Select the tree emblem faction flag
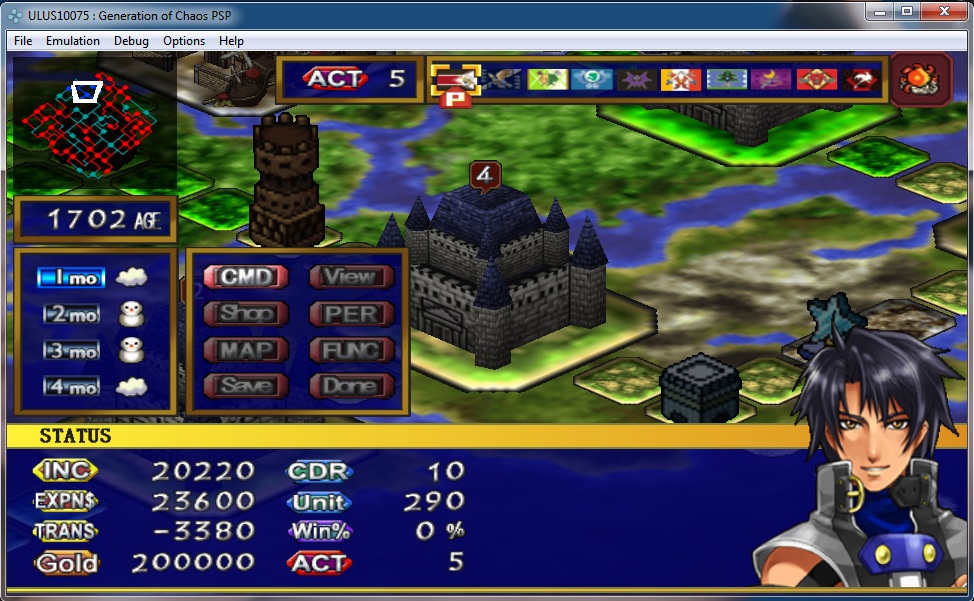This screenshot has height=601, width=974. click(727, 80)
